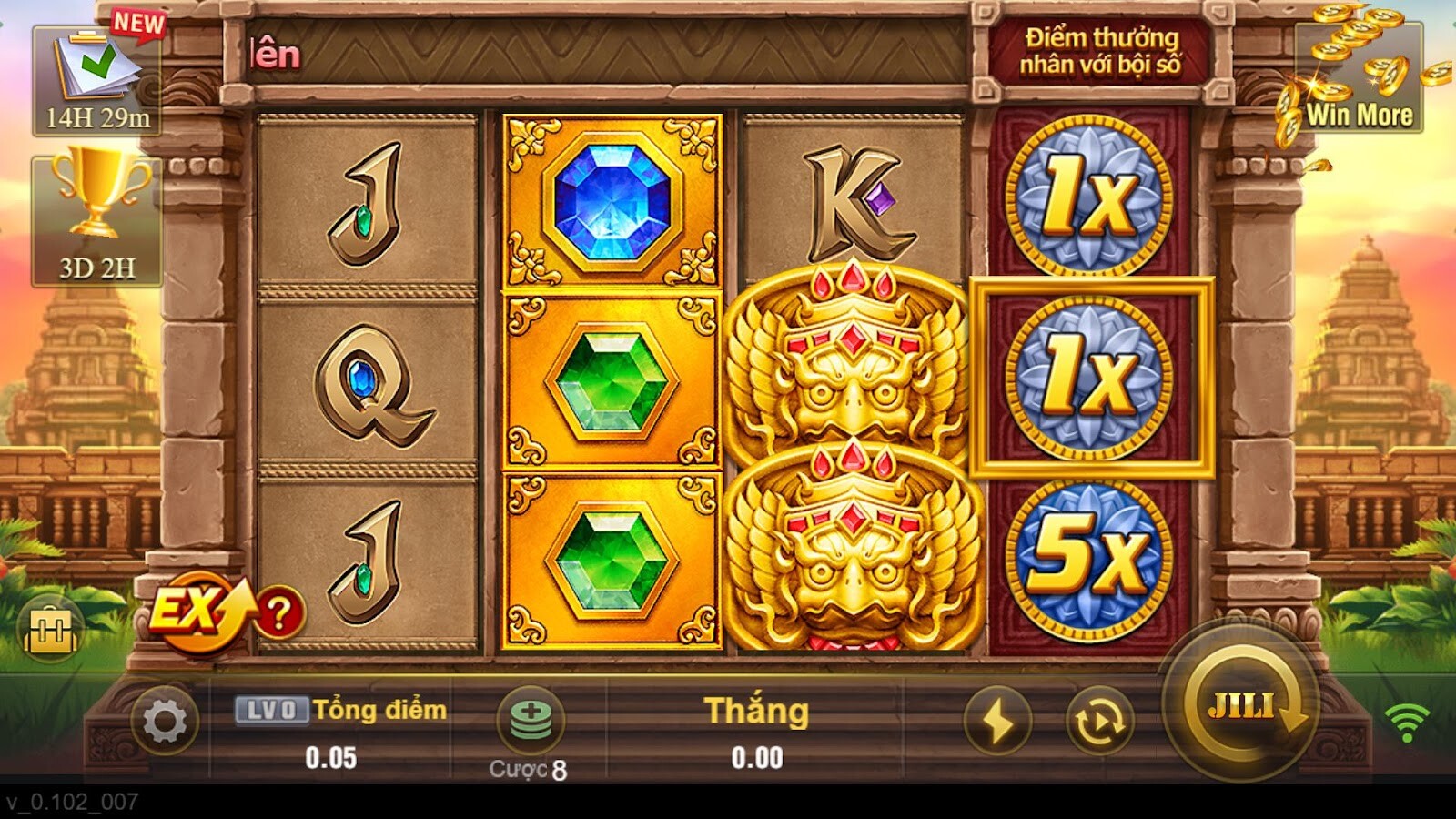Check the wifi connection status icon

coord(1409,722)
